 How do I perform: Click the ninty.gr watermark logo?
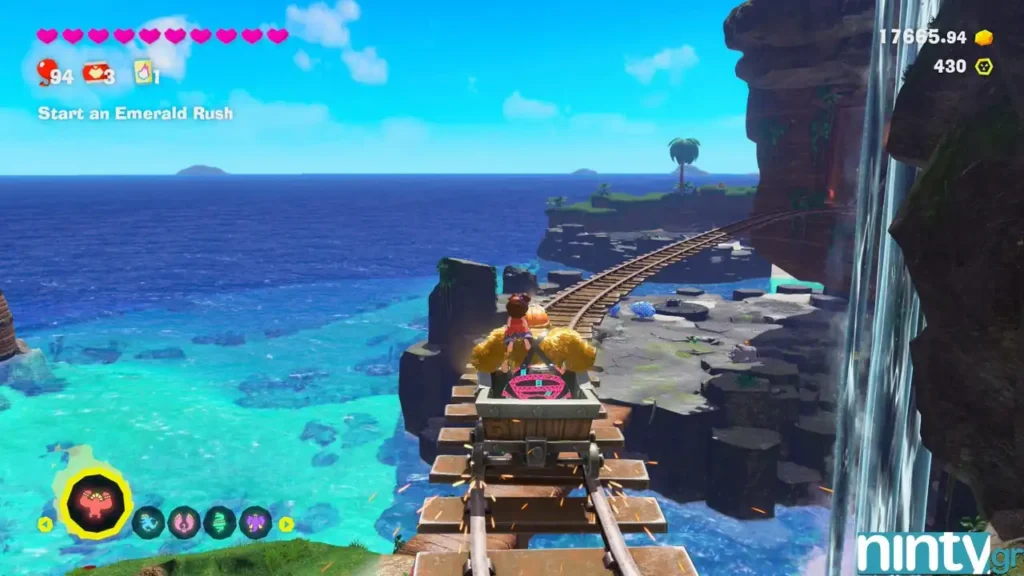click(935, 553)
